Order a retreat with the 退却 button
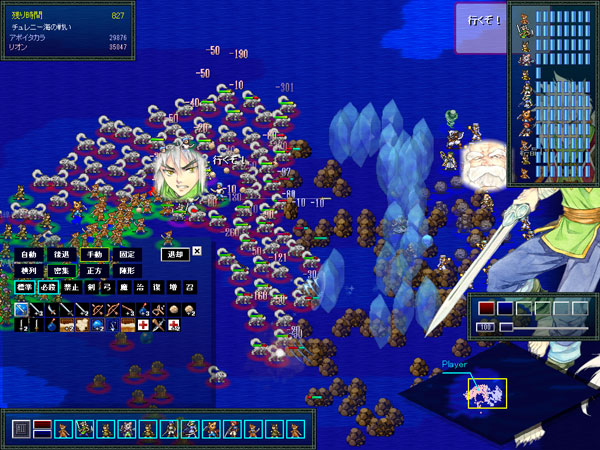This screenshot has width=600, height=450. click(174, 254)
